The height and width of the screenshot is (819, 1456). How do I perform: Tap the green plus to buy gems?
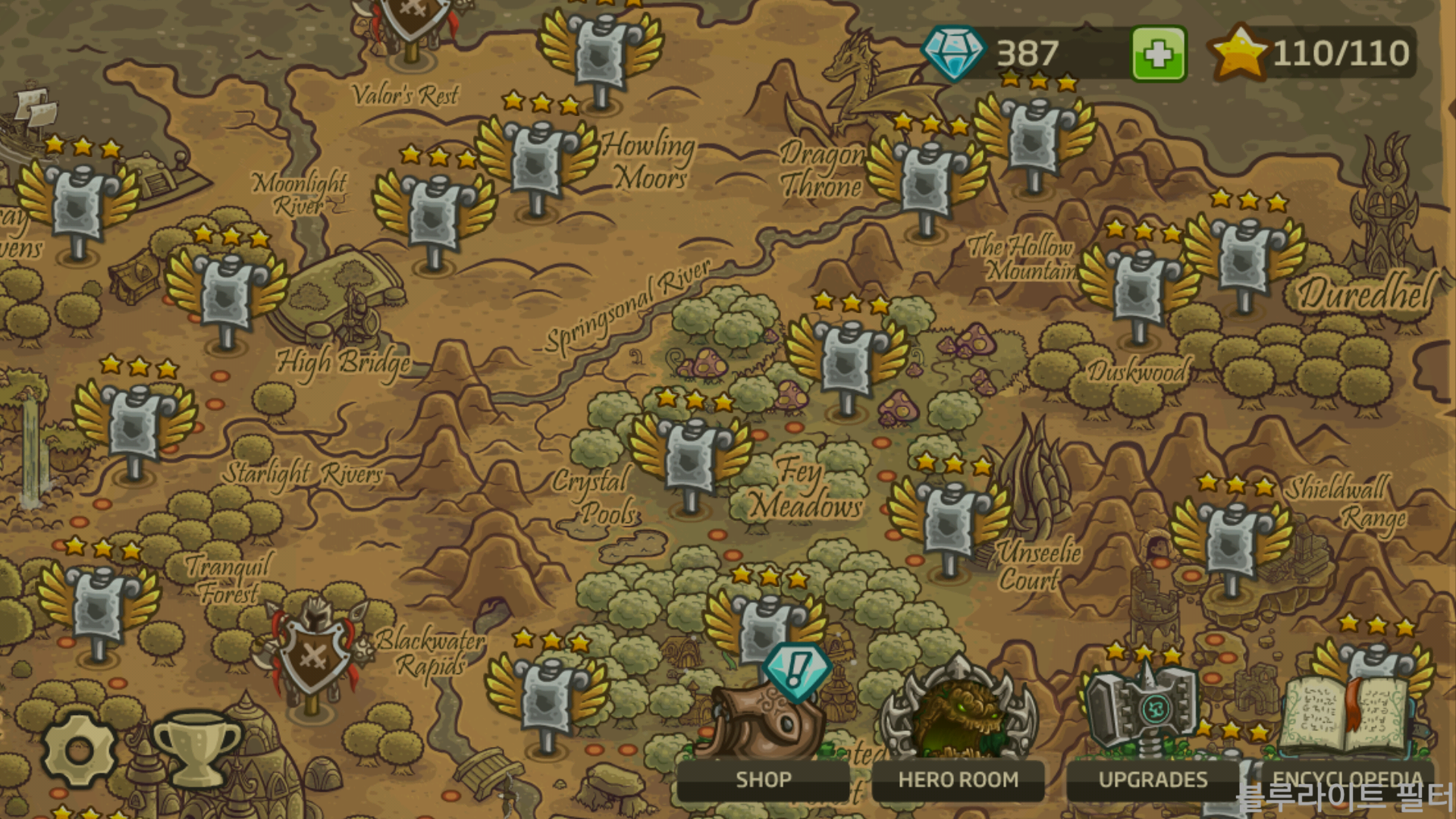(x=1159, y=54)
